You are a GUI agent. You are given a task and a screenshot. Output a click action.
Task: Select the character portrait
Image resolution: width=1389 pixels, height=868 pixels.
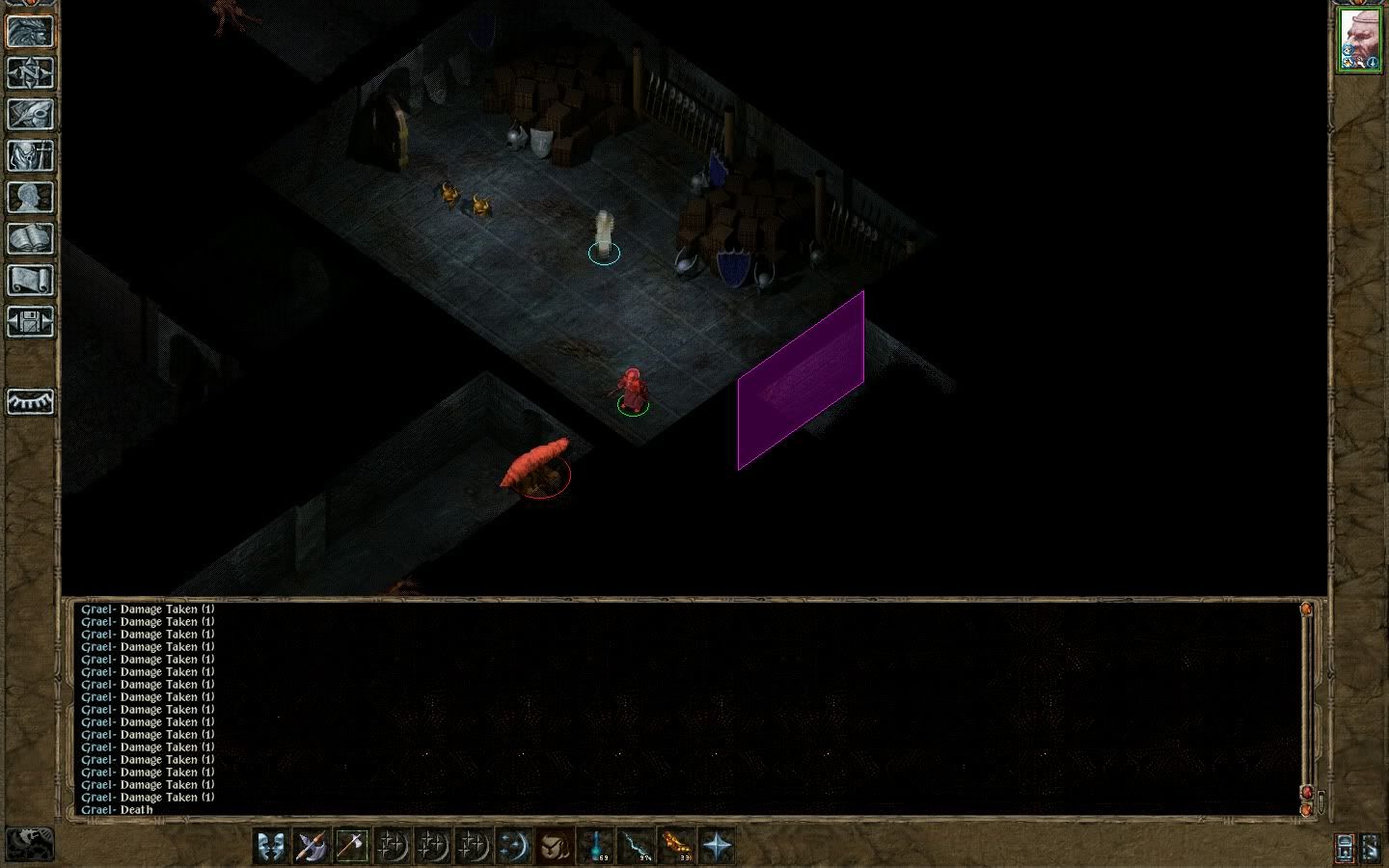tap(1360, 40)
